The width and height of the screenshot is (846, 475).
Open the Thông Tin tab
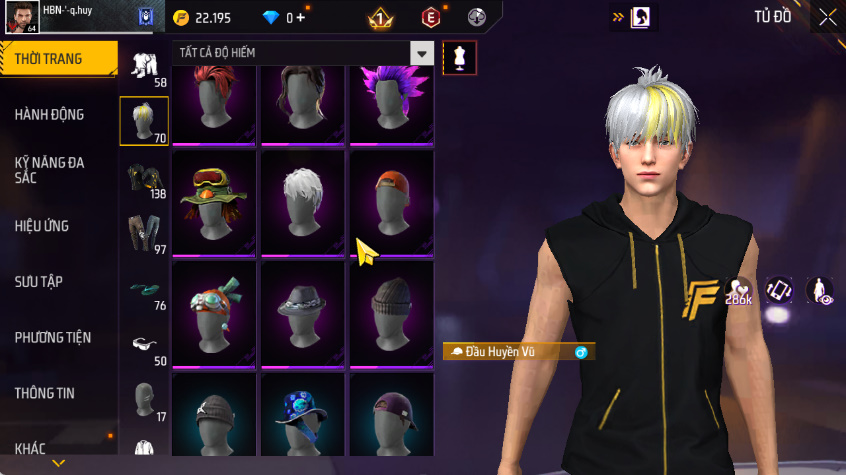point(44,393)
